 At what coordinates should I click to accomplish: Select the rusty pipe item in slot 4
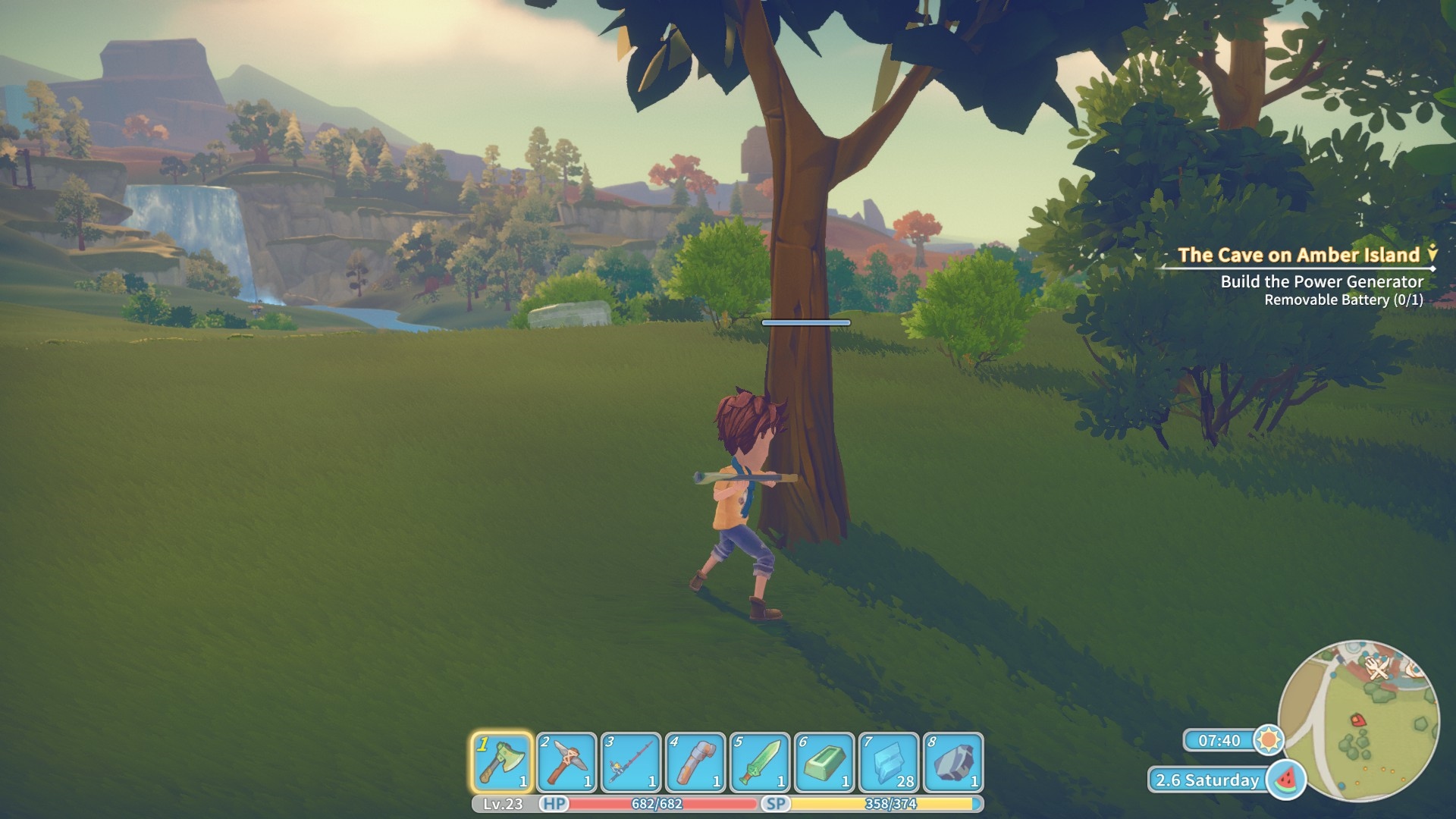point(695,762)
